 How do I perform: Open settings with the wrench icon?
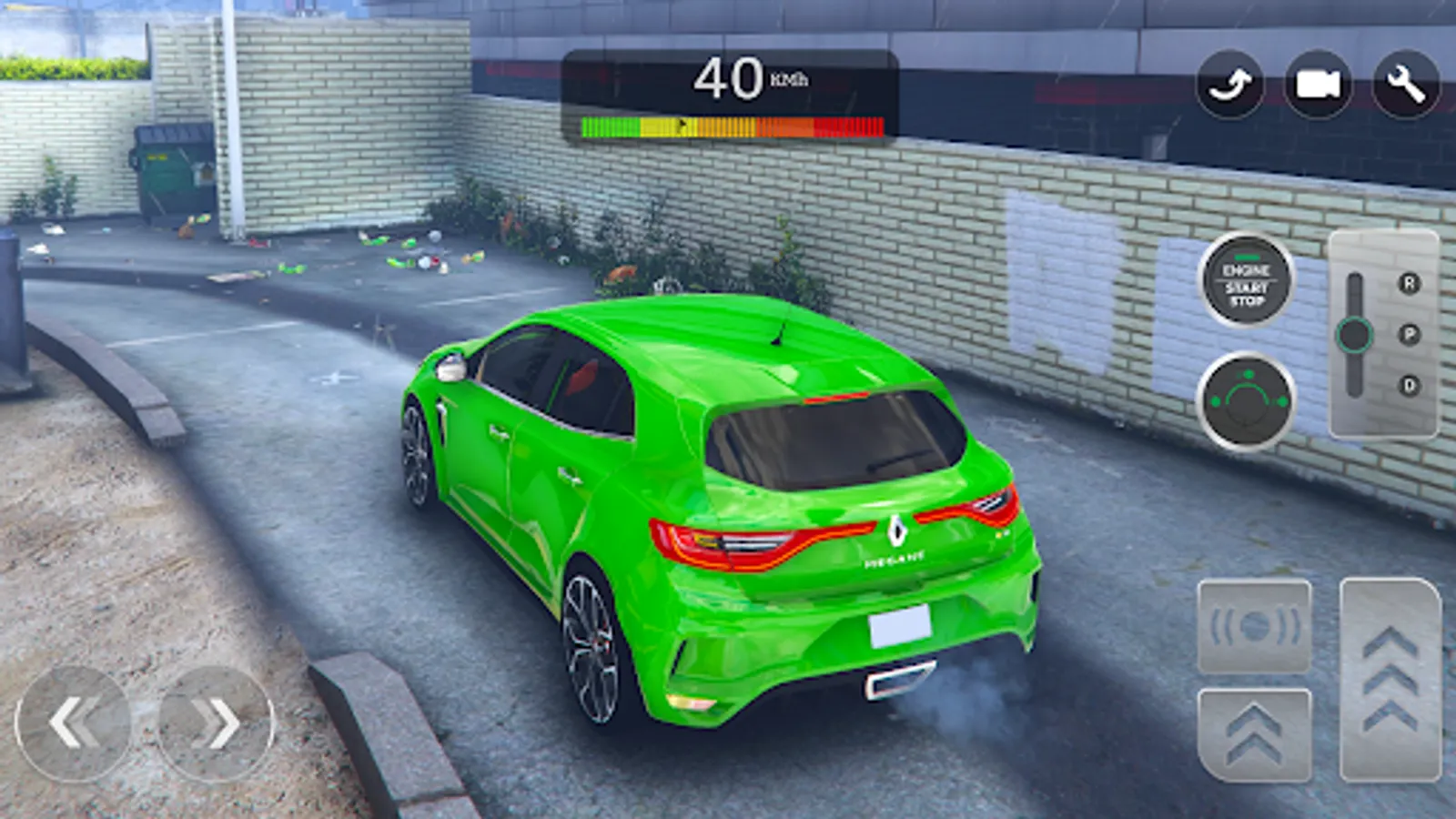[1406, 85]
